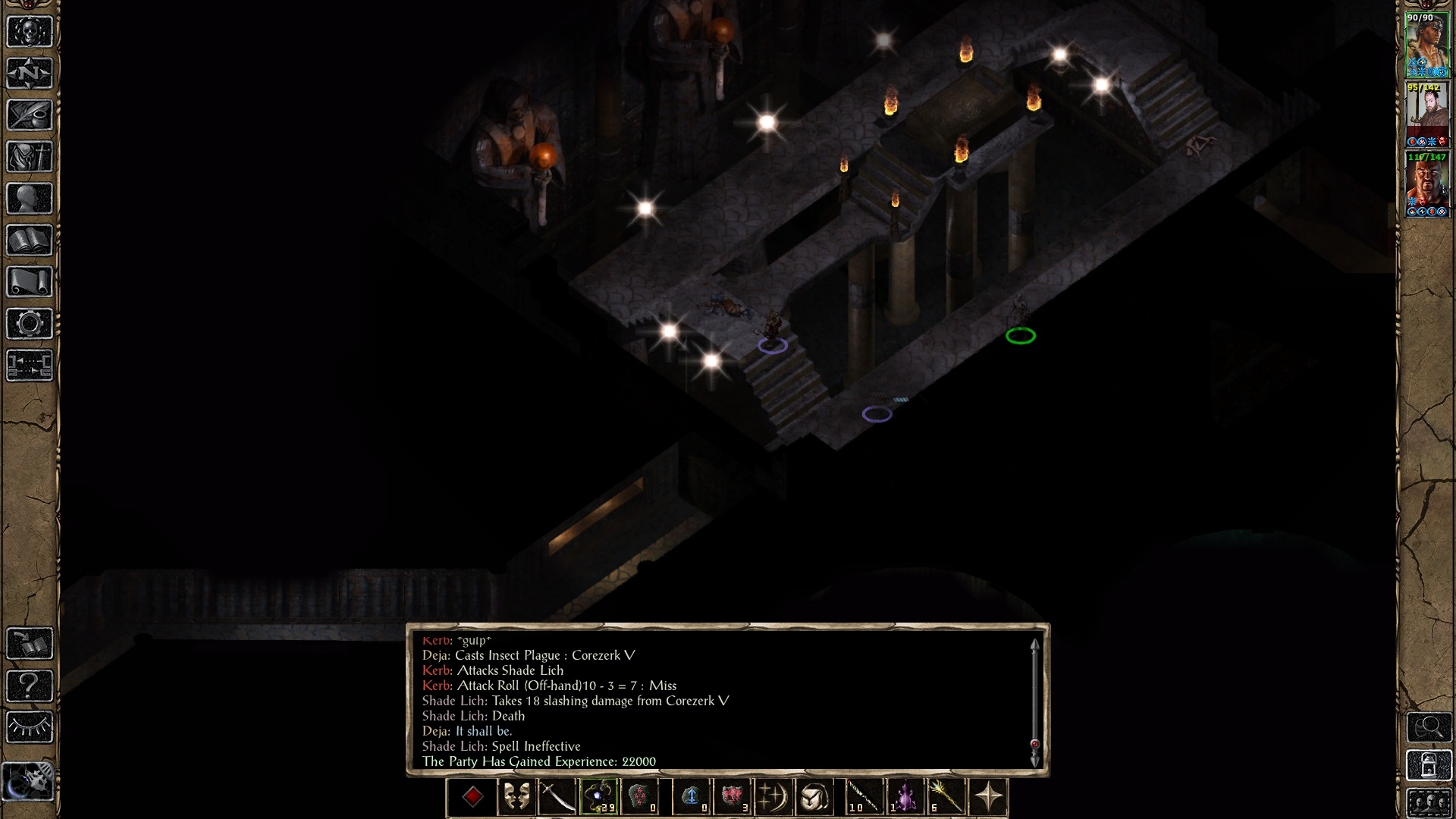
Task: Open the area map with the compass button
Action: pos(30,74)
